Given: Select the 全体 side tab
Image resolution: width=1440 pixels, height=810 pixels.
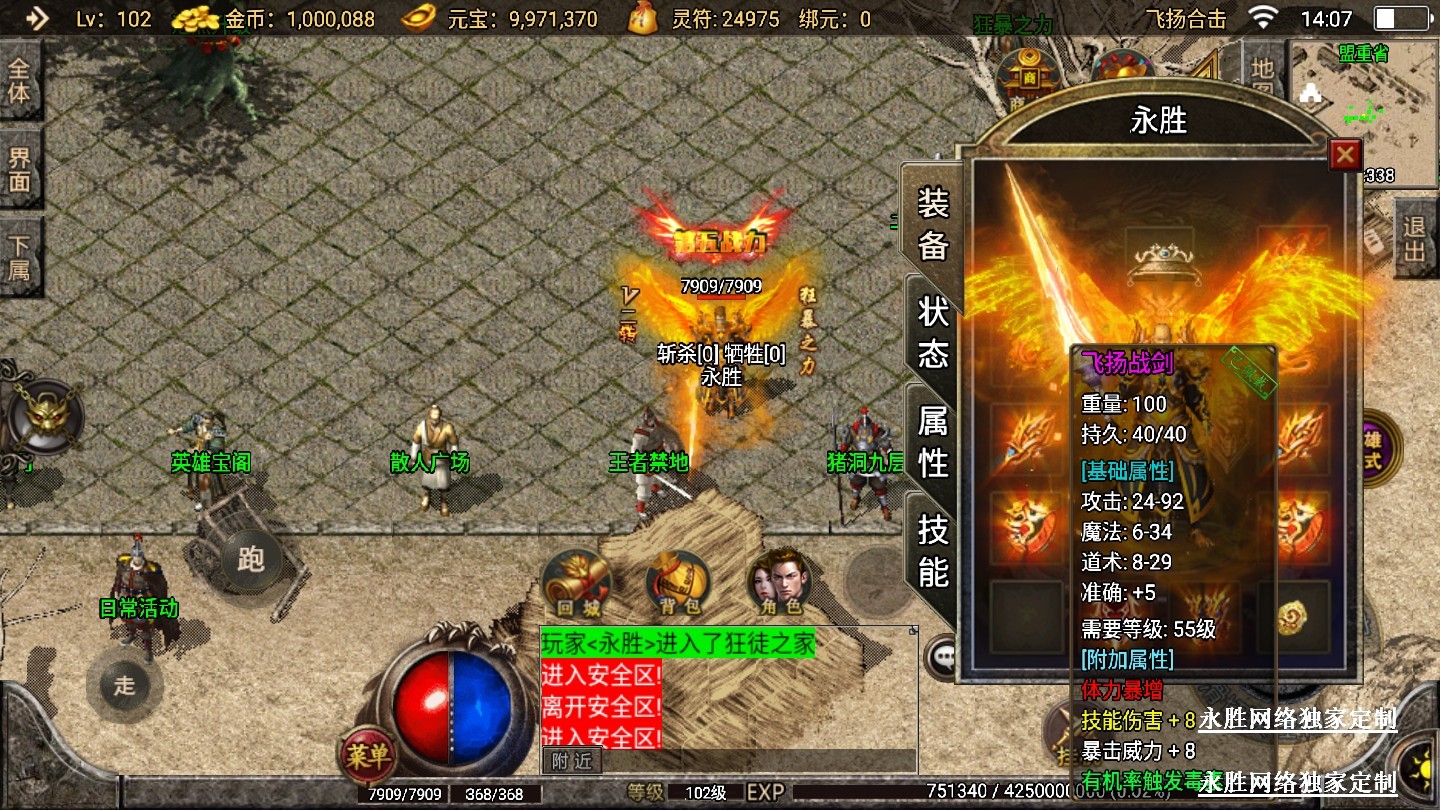Looking at the screenshot, I should [x=20, y=82].
